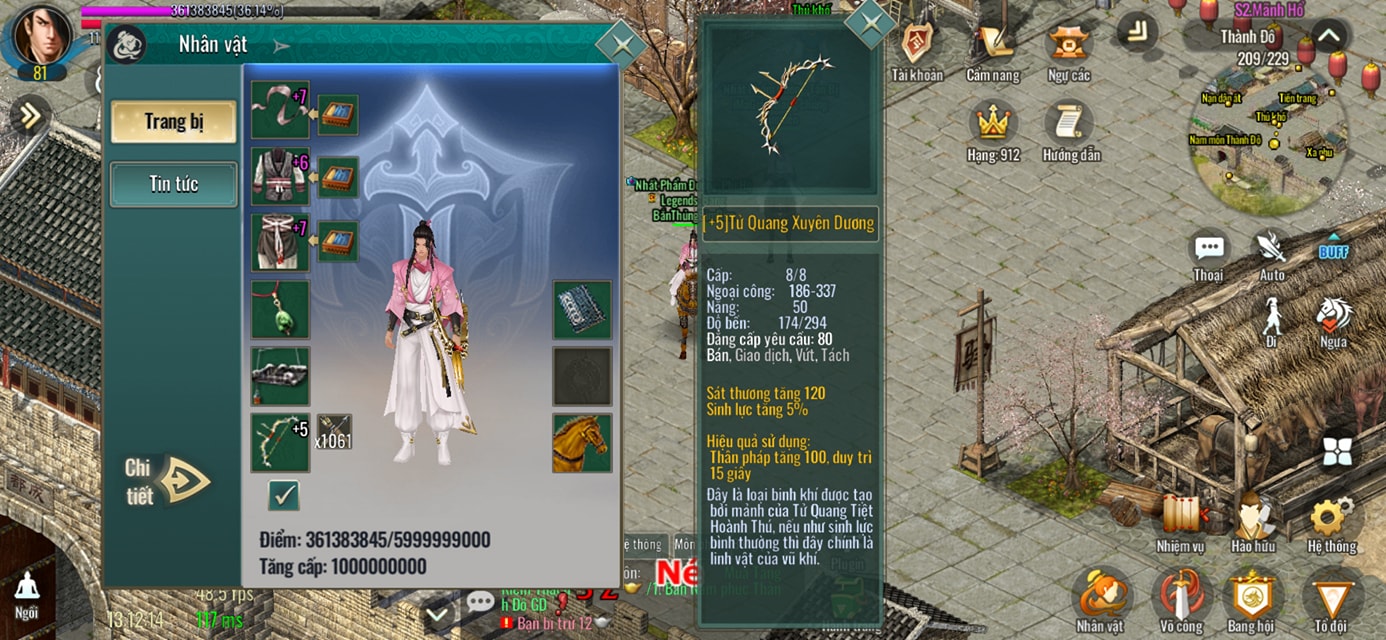This screenshot has width=1386, height=640.
Task: Open the Hướng dẫn guide scroll
Action: [1069, 128]
